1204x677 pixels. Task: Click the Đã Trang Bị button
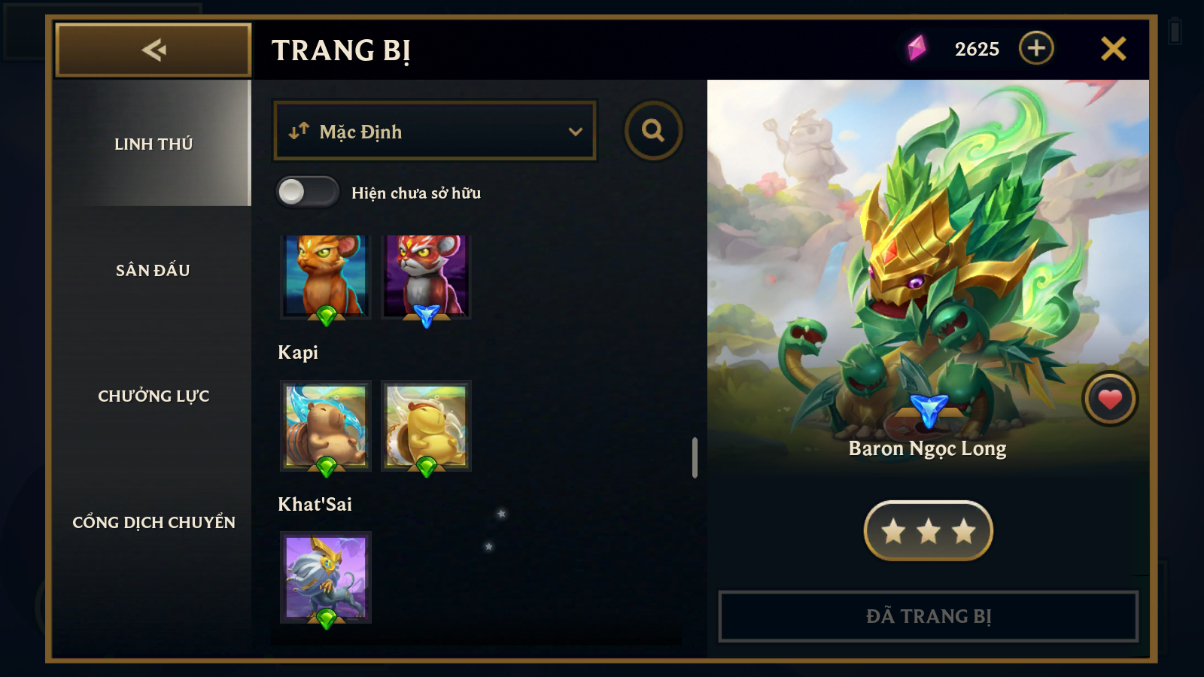(928, 616)
